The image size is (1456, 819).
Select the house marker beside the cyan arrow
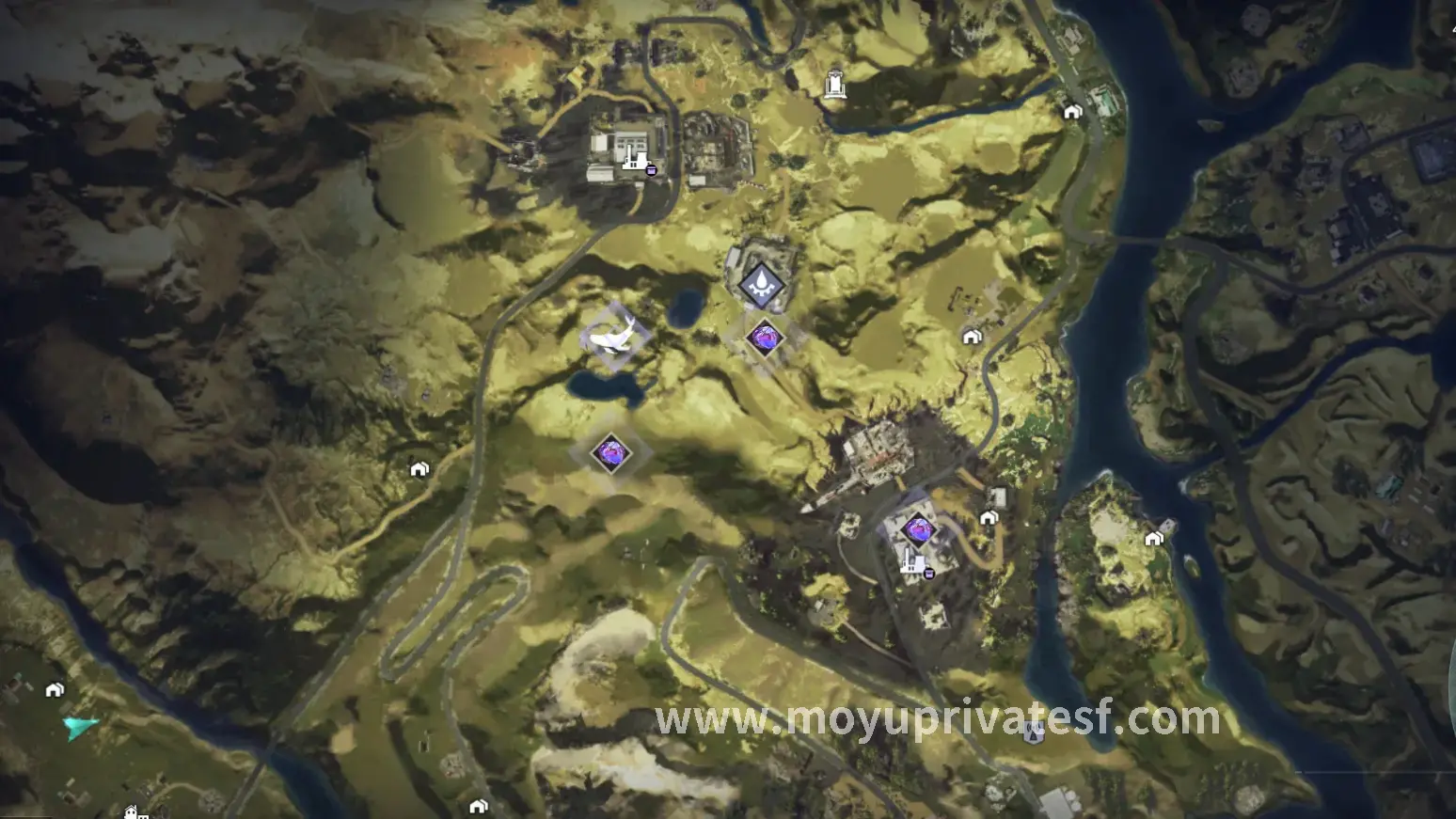pyautogui.click(x=55, y=690)
